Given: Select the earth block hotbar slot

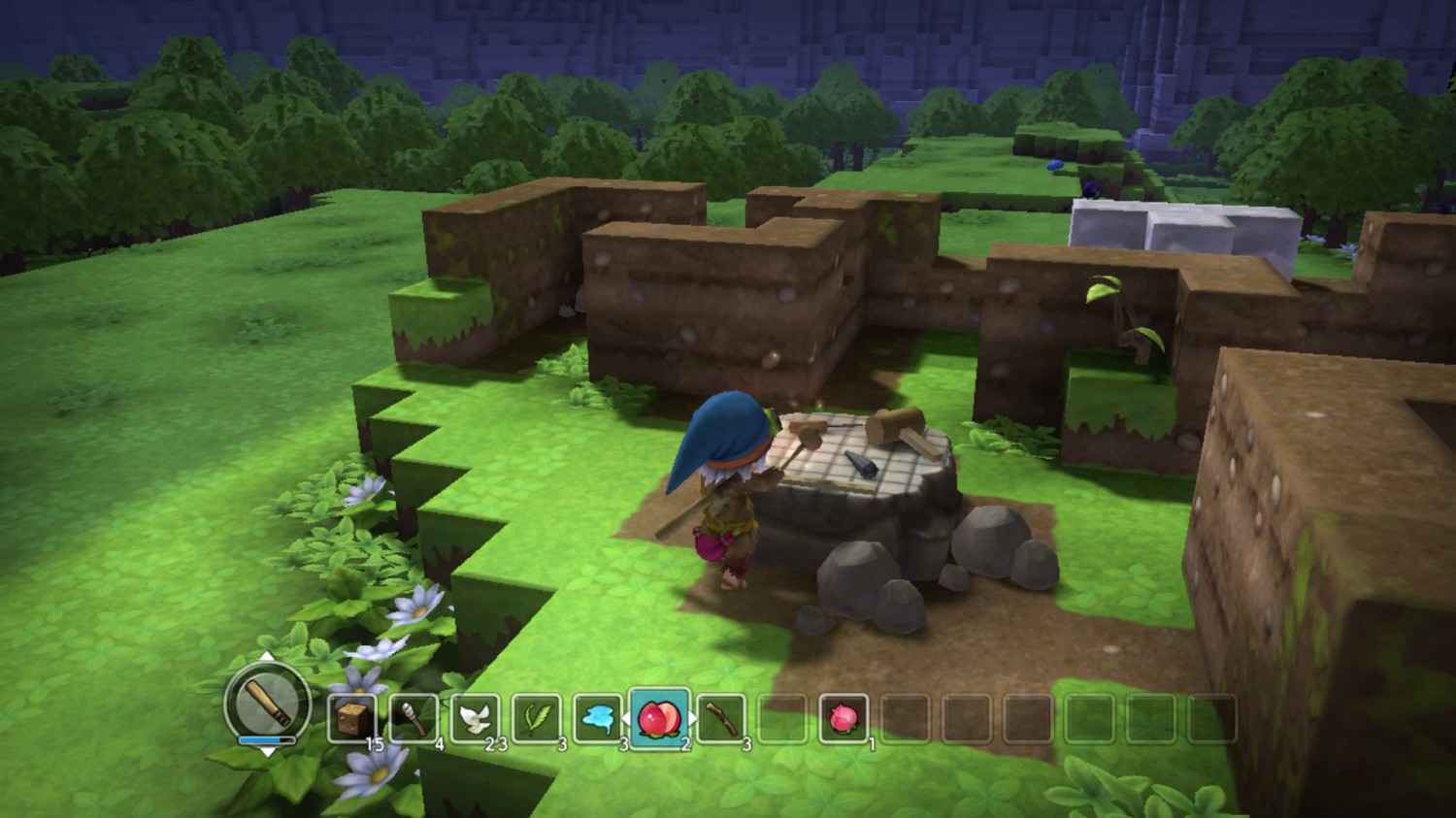Looking at the screenshot, I should [351, 719].
